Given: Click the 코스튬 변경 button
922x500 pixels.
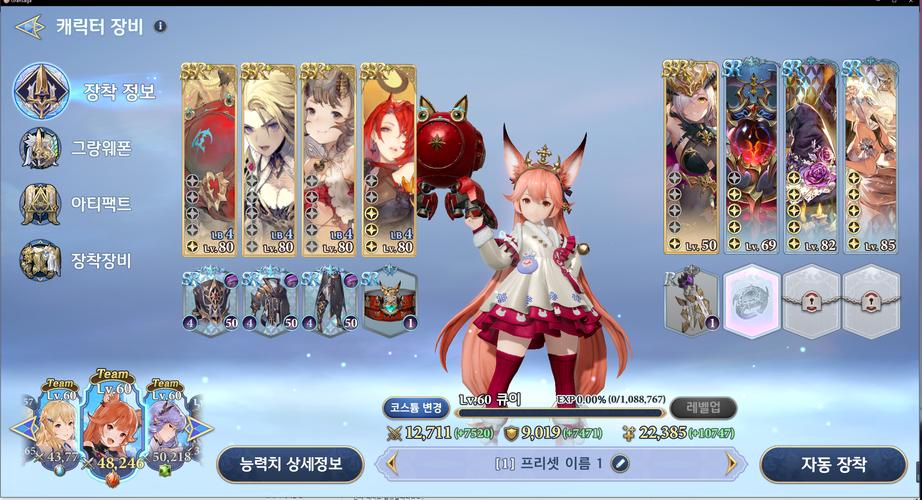Looking at the screenshot, I should 415,407.
